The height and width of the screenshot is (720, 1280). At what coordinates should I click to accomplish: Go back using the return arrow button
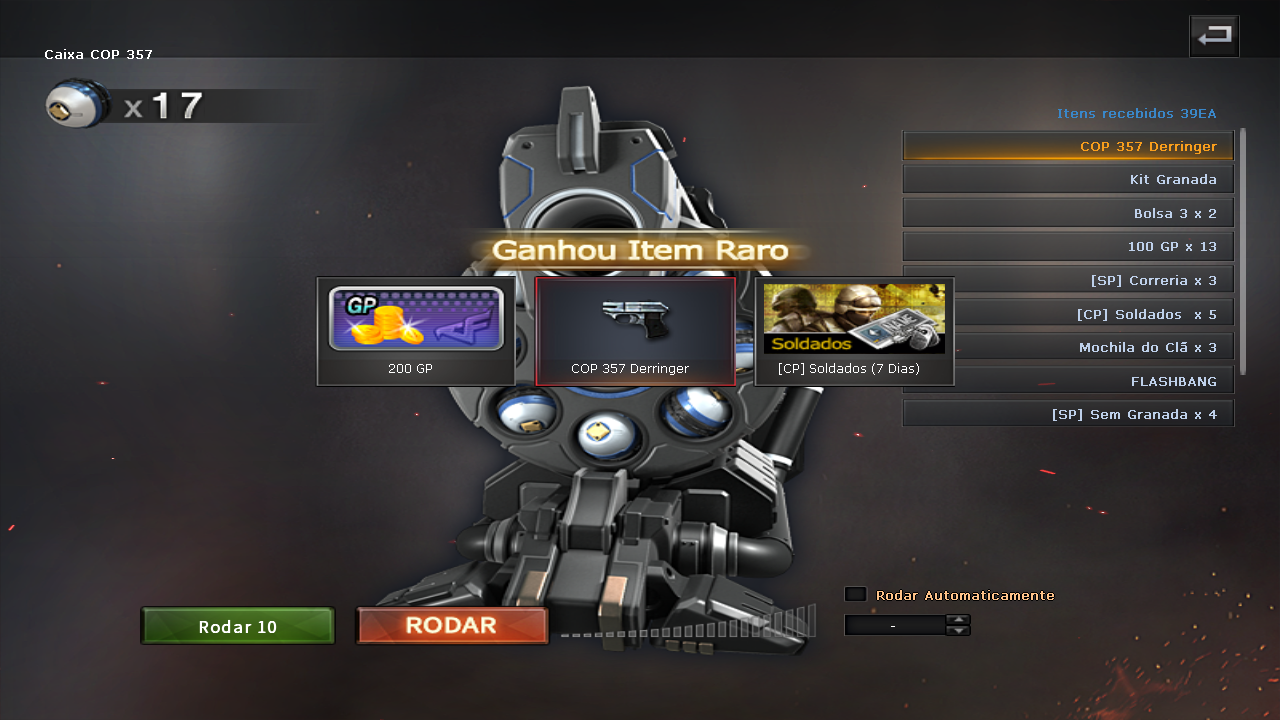[x=1214, y=37]
